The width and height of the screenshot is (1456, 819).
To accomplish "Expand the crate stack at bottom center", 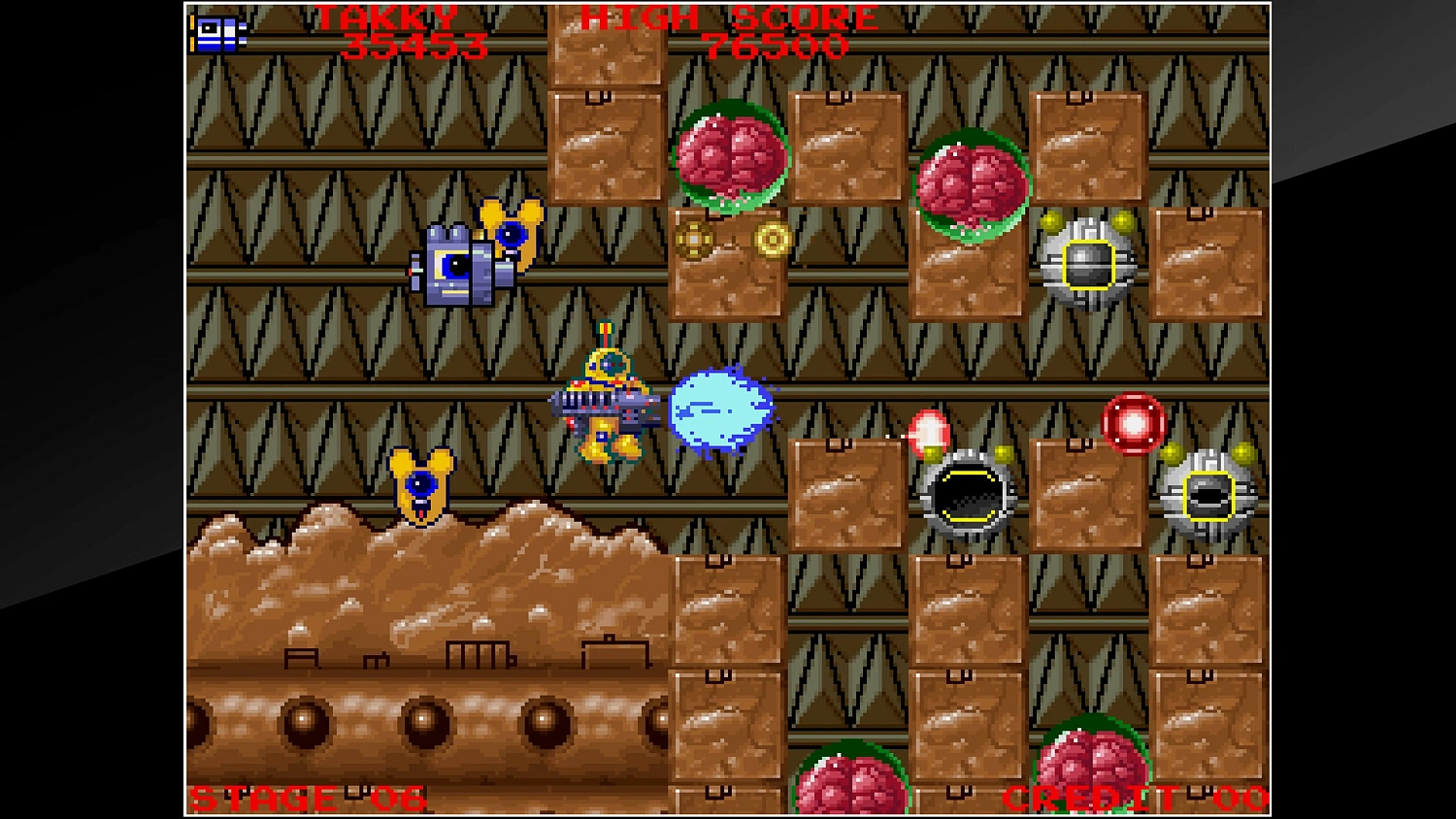I will point(730,679).
